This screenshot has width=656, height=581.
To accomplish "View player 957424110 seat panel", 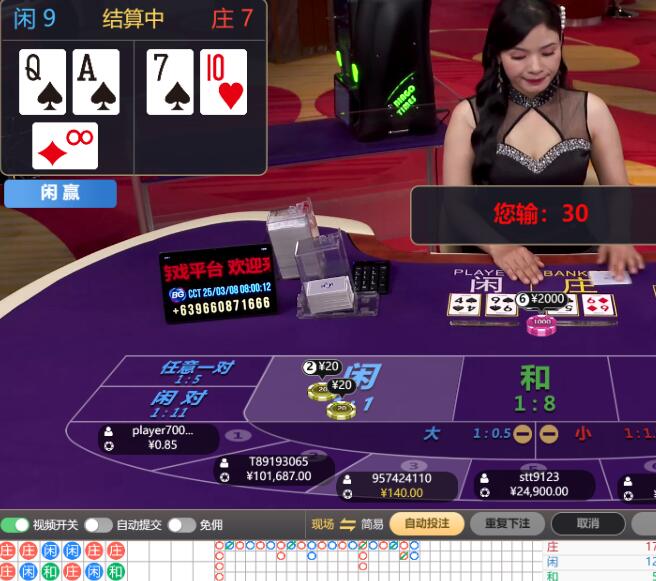I will click(400, 485).
